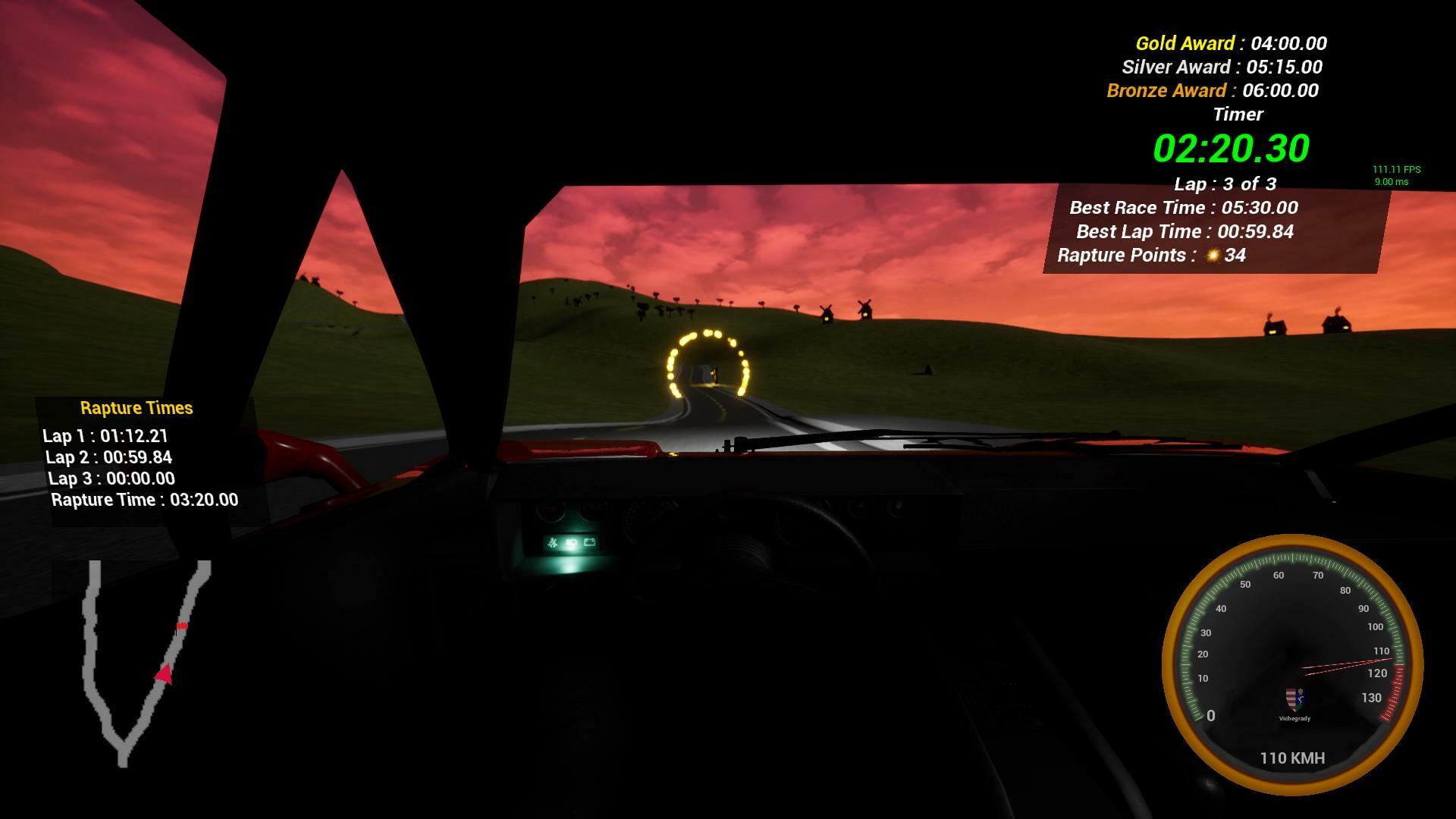
Task: Expand the Best Race Time entry
Action: [1183, 207]
